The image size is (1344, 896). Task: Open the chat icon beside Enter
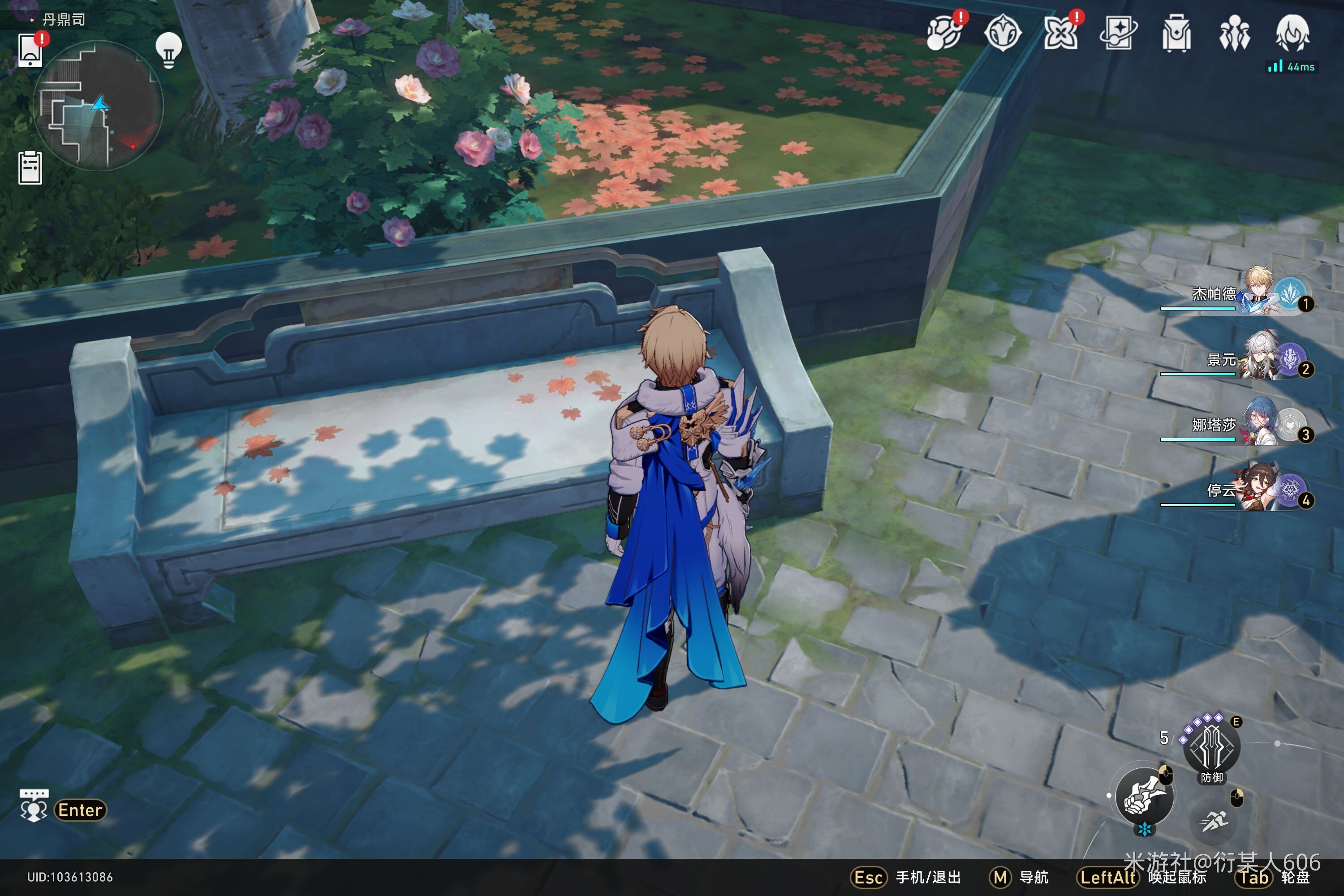click(34, 806)
